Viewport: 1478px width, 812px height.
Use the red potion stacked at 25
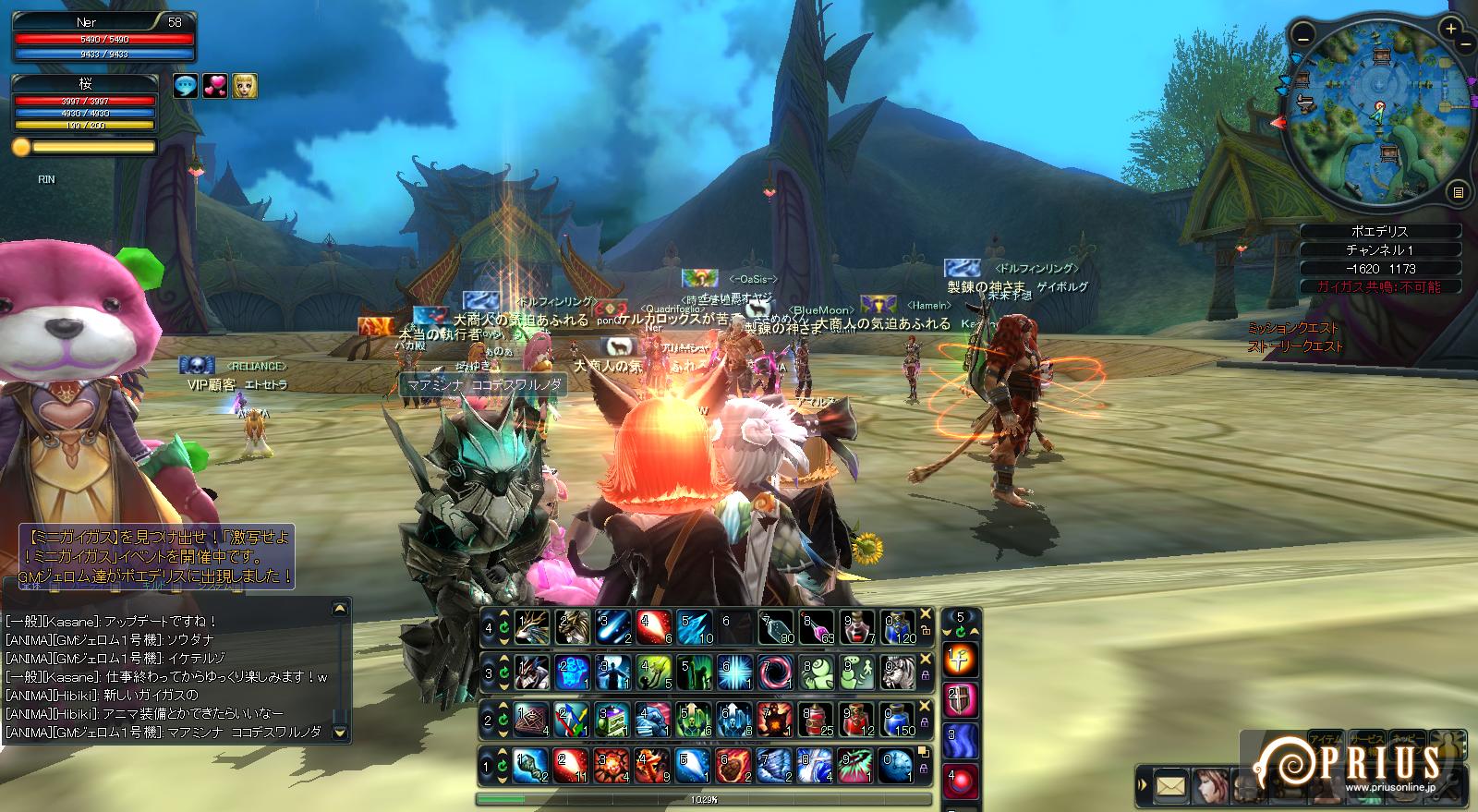(817, 718)
